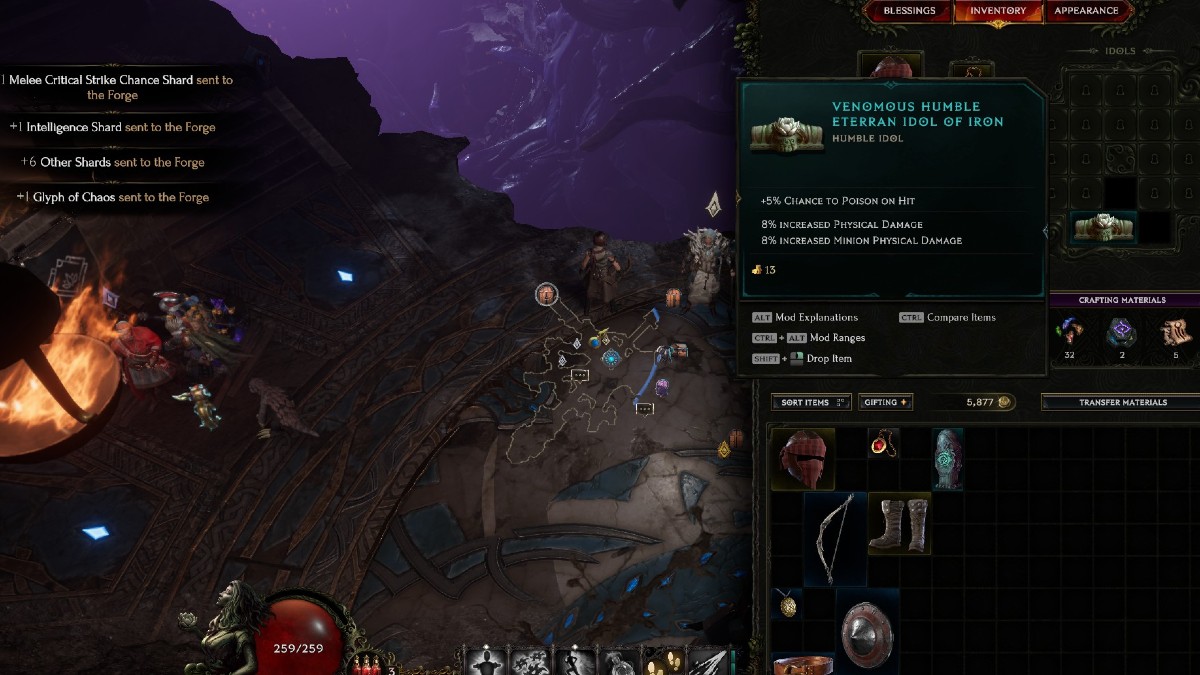
Task: Open the Blessings tab
Action: [x=909, y=11]
